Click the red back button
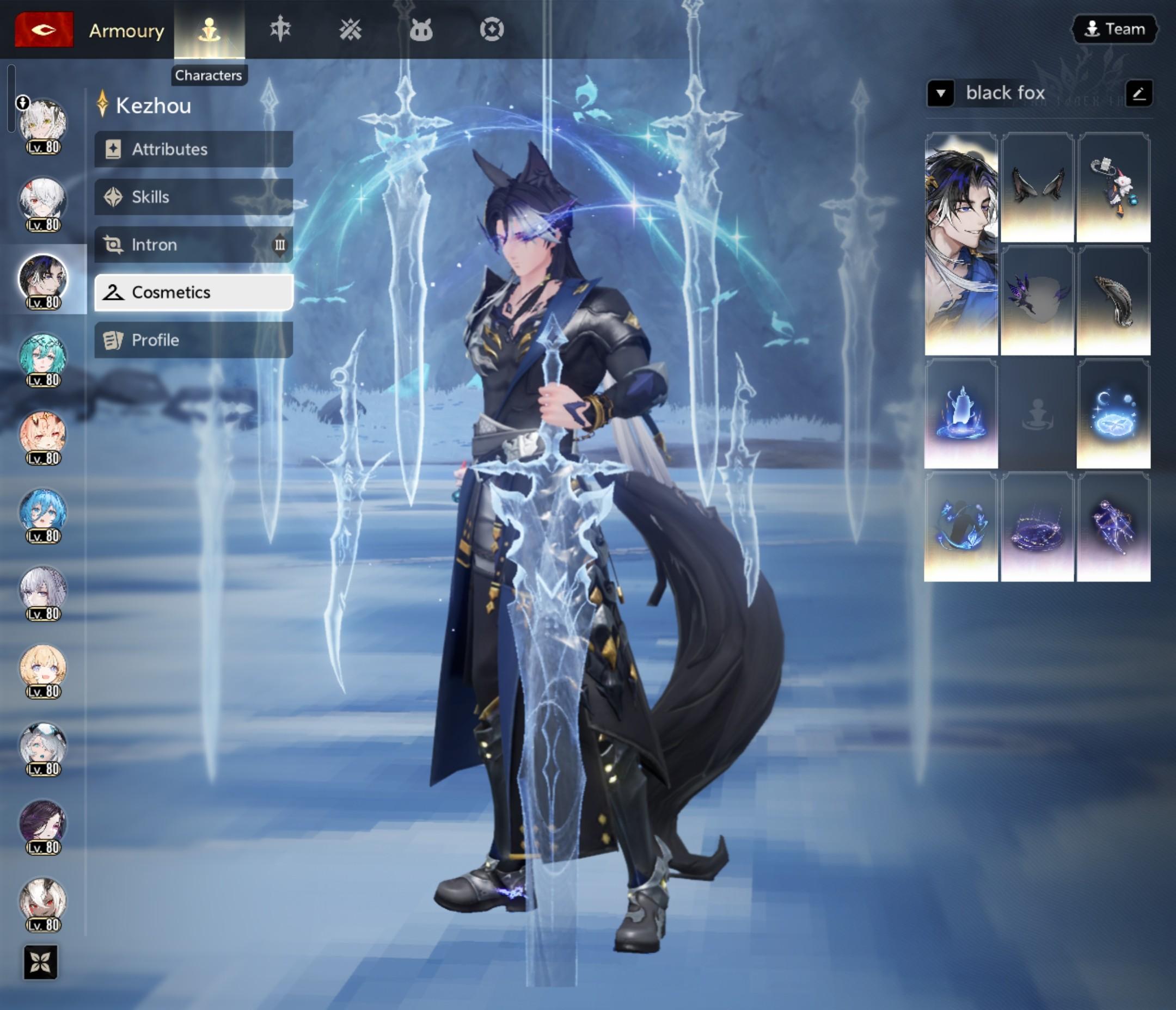Viewport: 1176px width, 1010px height. point(44,29)
